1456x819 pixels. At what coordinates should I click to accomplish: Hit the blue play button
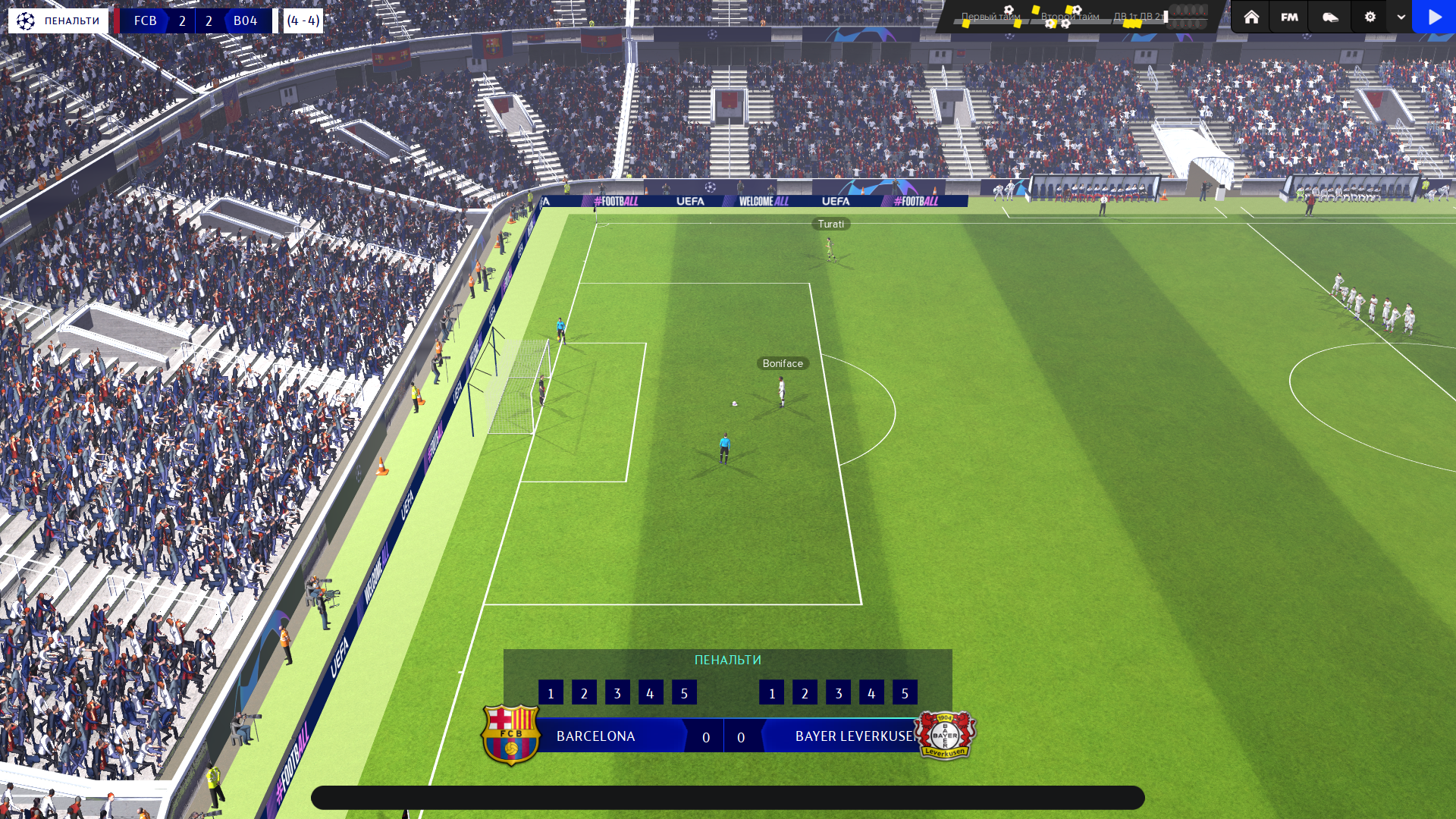pyautogui.click(x=1434, y=17)
